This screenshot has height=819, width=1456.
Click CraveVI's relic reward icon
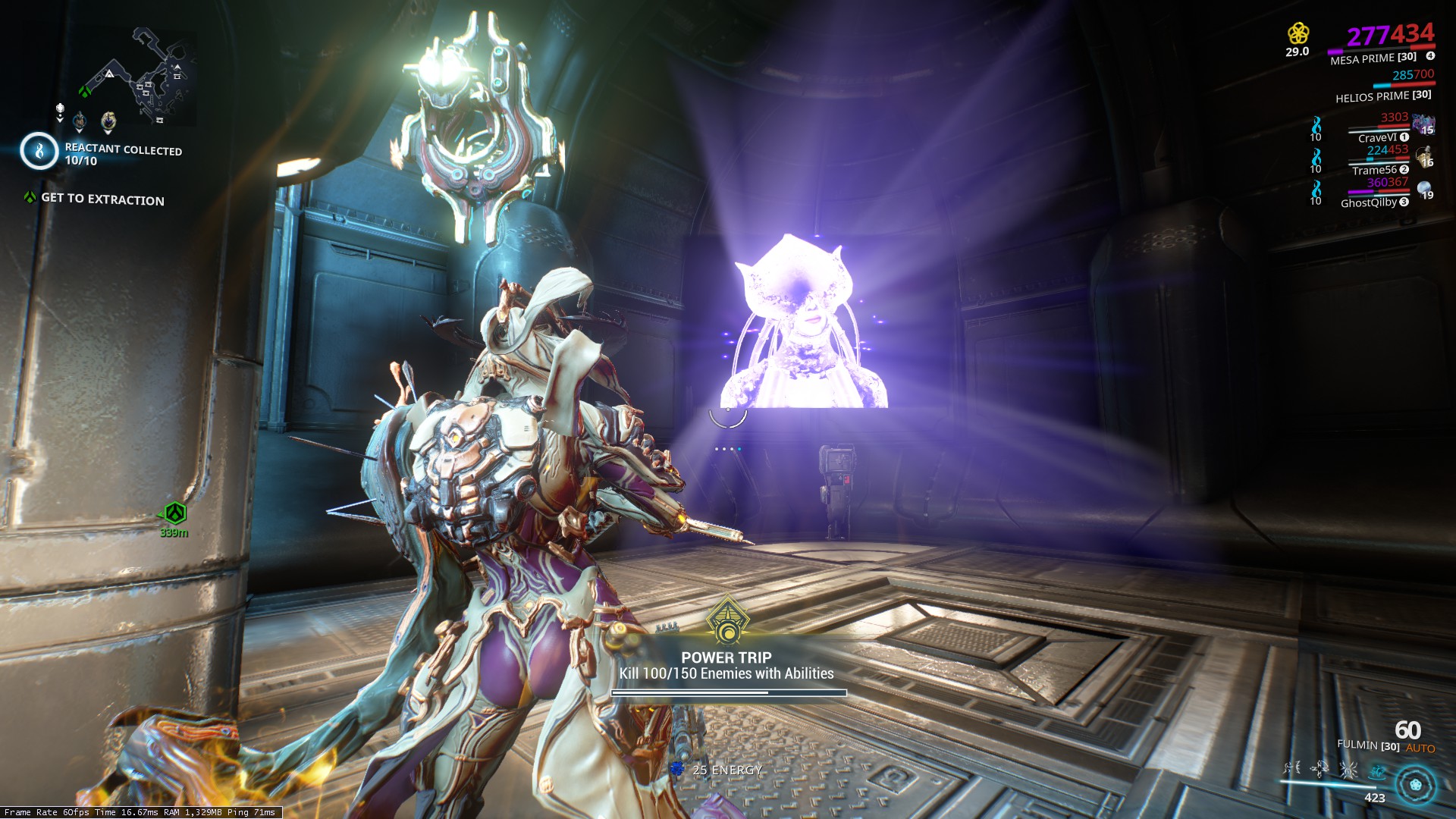coord(1423,124)
